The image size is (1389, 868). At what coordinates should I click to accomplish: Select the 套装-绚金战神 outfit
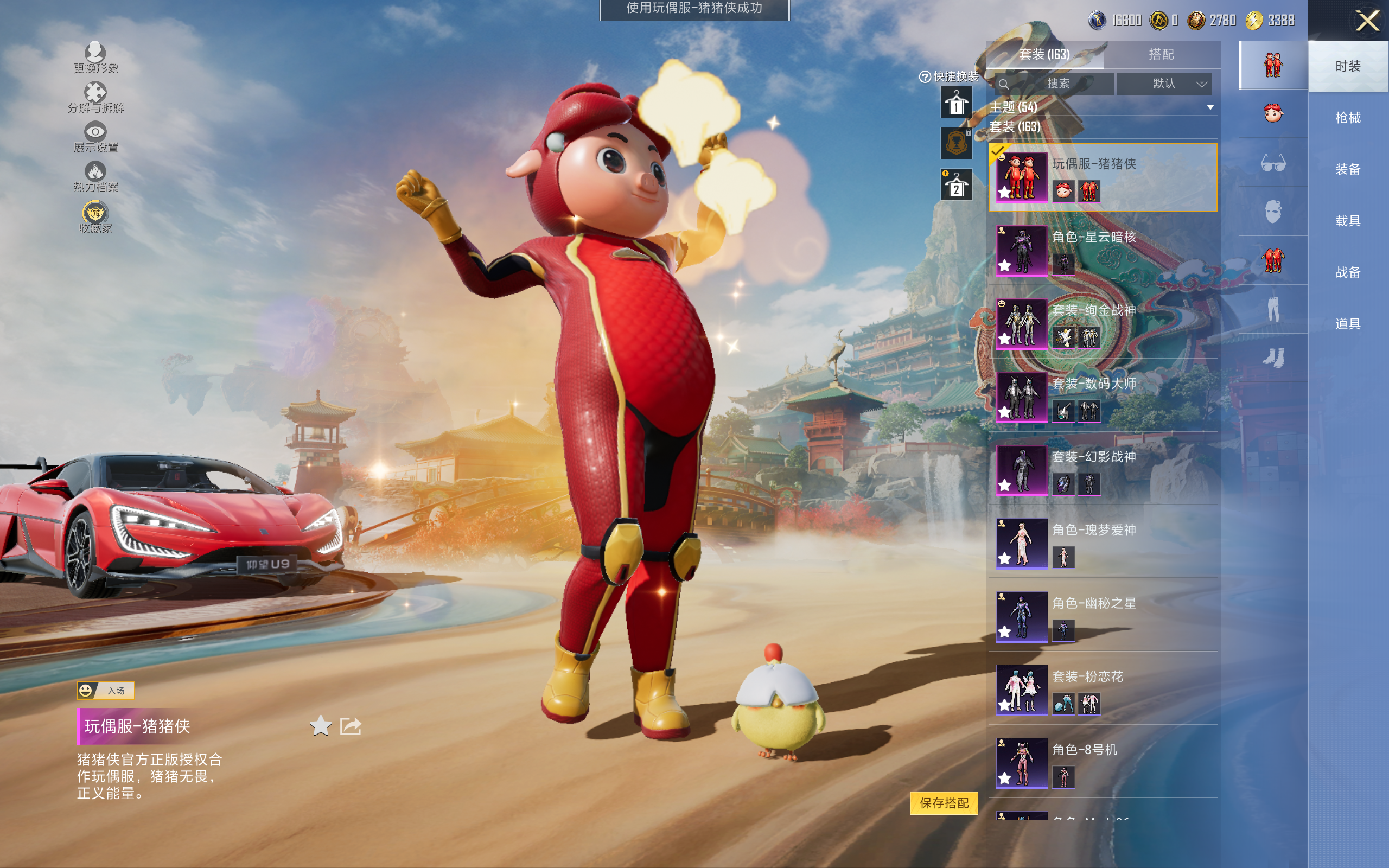click(1102, 324)
